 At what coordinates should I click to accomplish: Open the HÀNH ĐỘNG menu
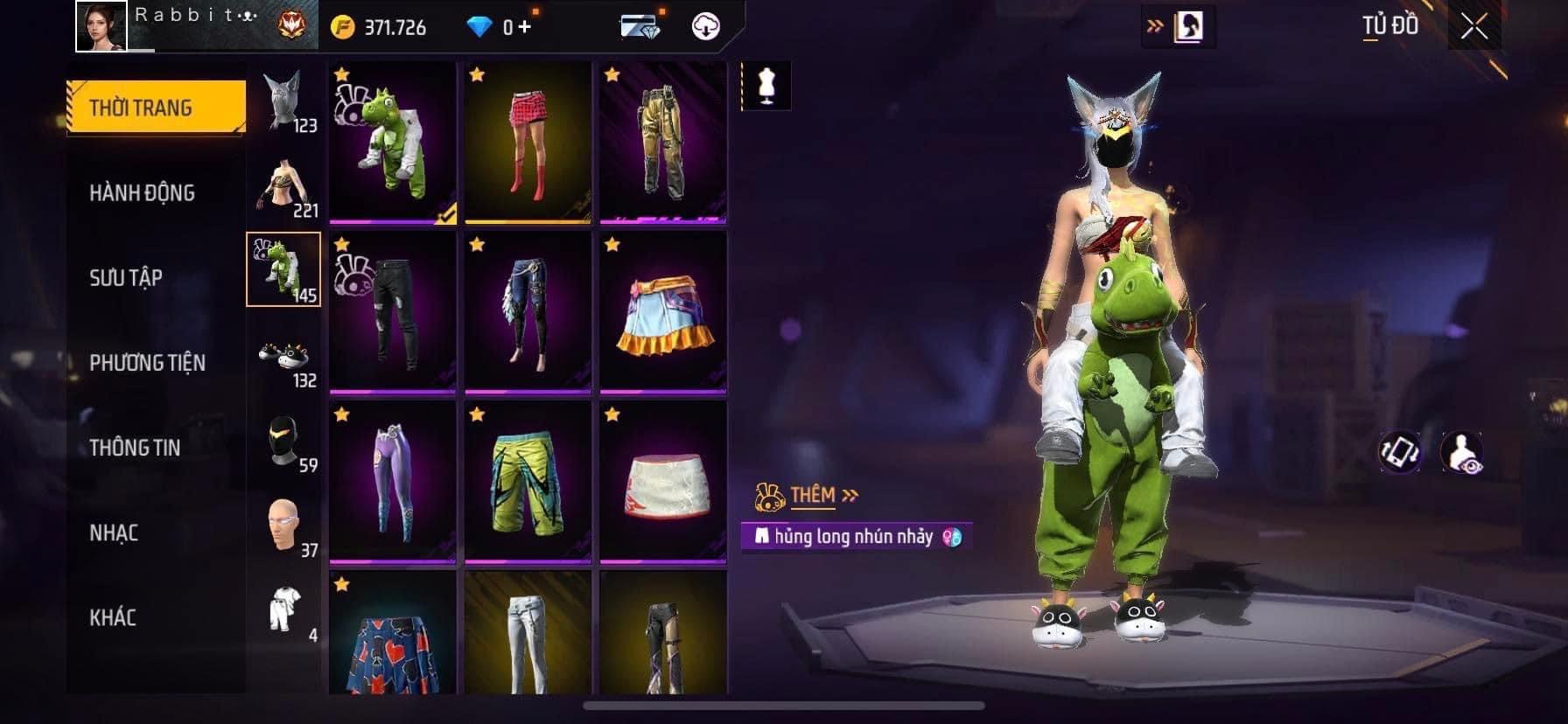(142, 192)
